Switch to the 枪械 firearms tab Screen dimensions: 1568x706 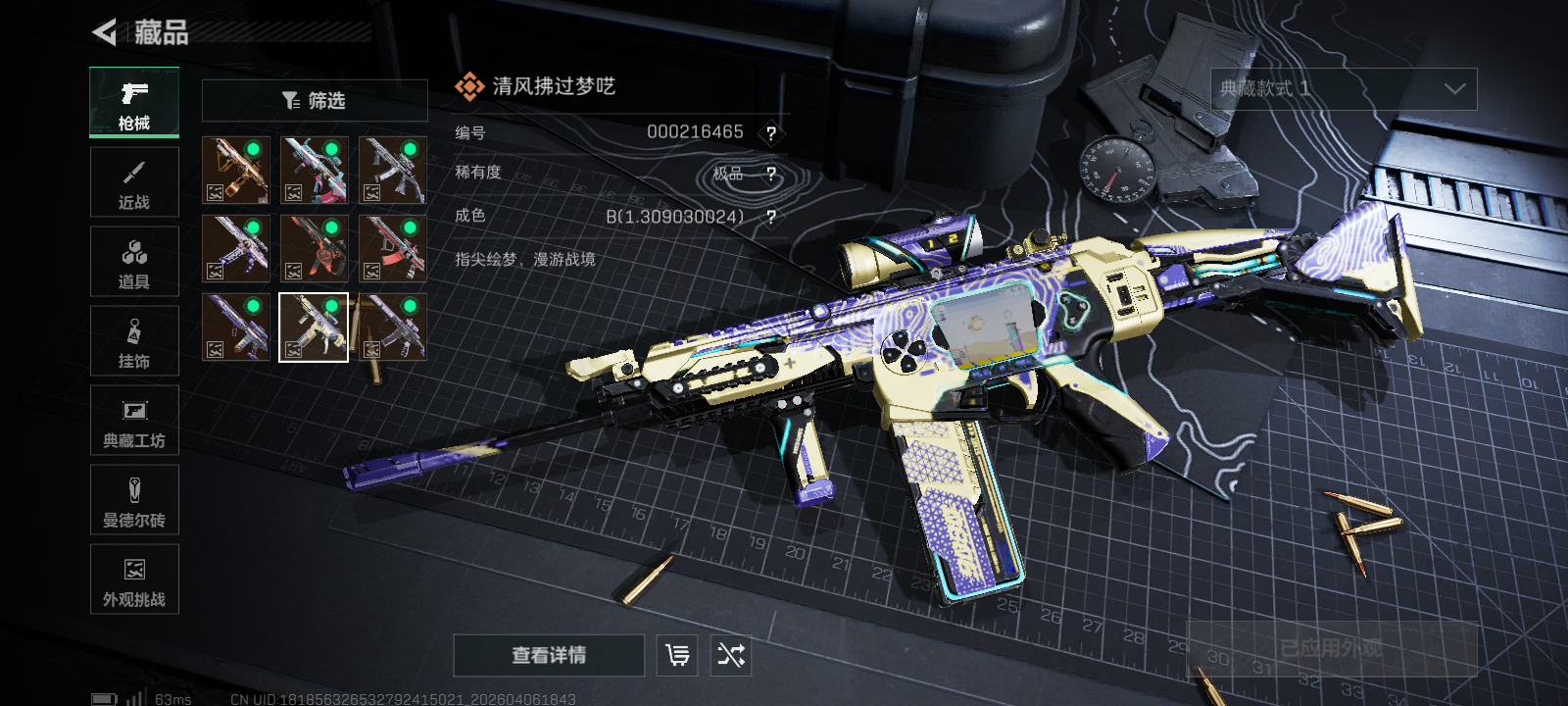pos(134,103)
